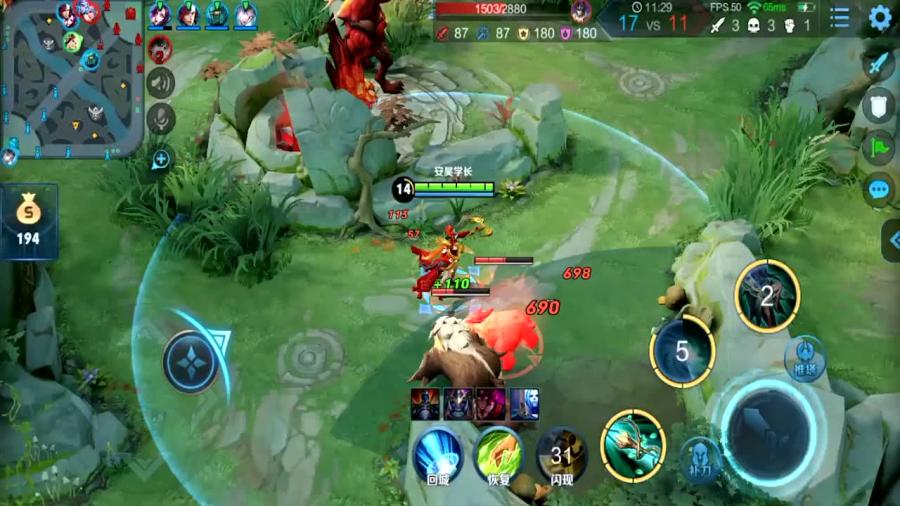
Task: Tap the 补刀 last-hit button
Action: [x=701, y=460]
